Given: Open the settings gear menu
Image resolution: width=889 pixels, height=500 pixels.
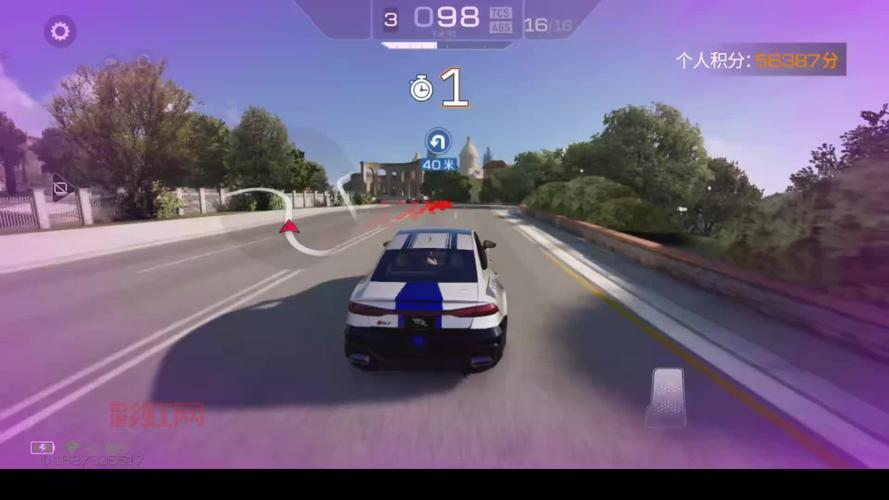Looking at the screenshot, I should (60, 31).
